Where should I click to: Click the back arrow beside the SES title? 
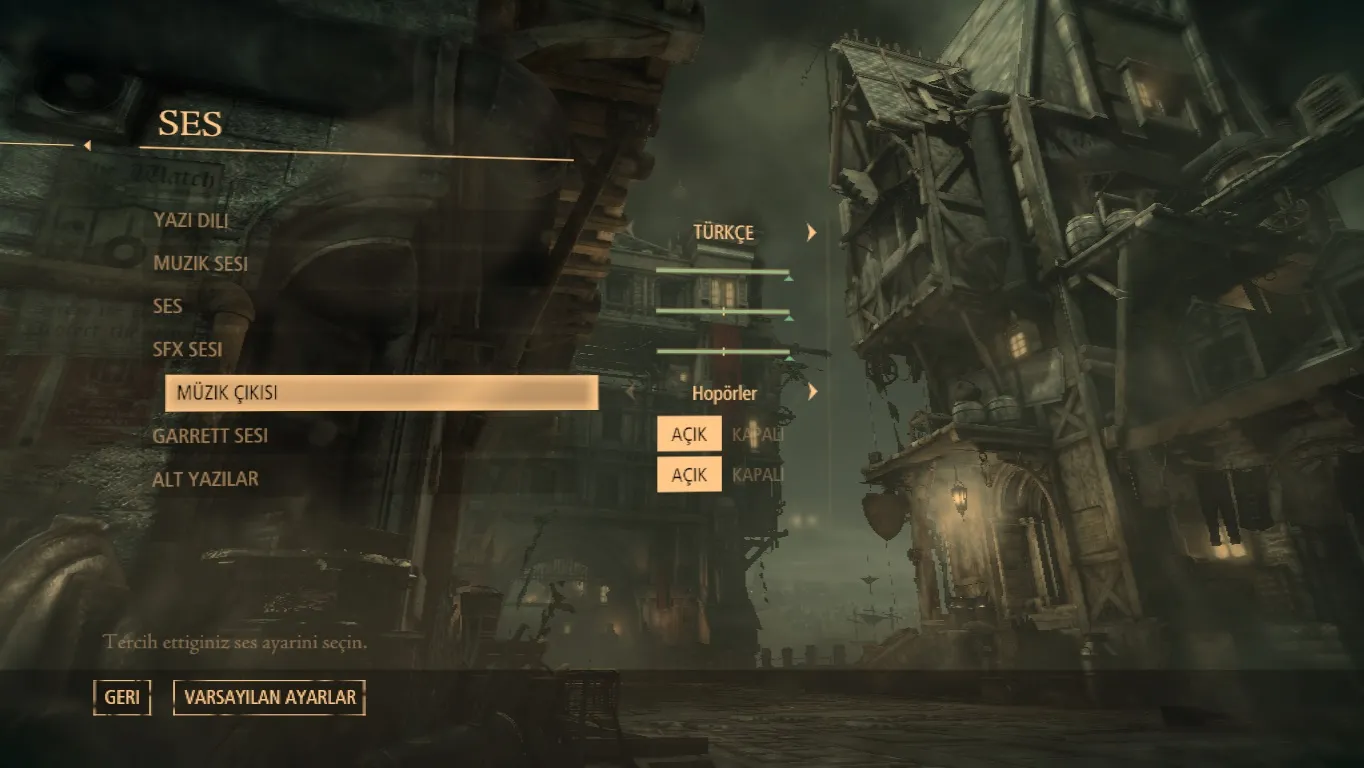tap(87, 146)
